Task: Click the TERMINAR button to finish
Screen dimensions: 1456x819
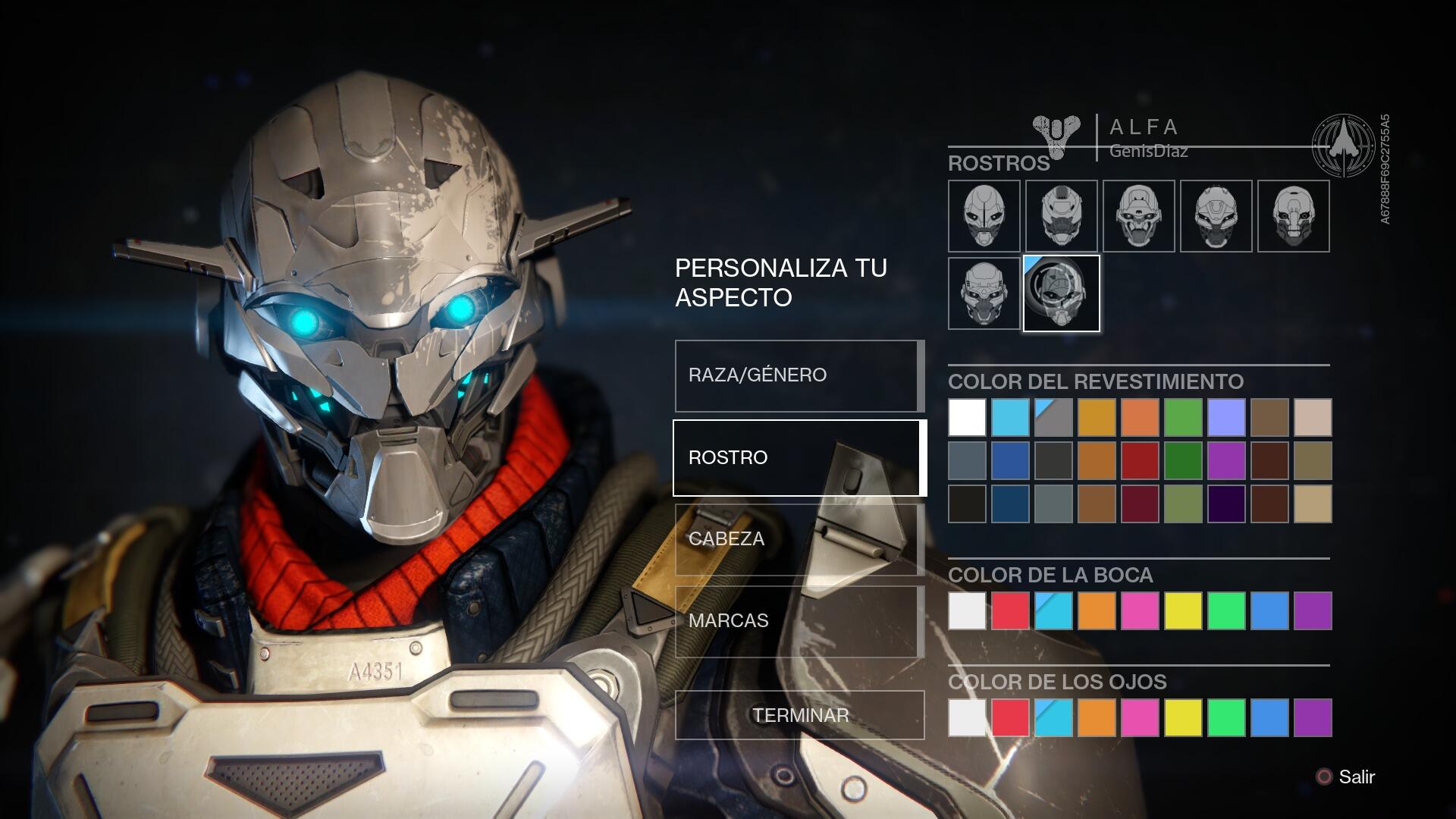Action: [800, 715]
